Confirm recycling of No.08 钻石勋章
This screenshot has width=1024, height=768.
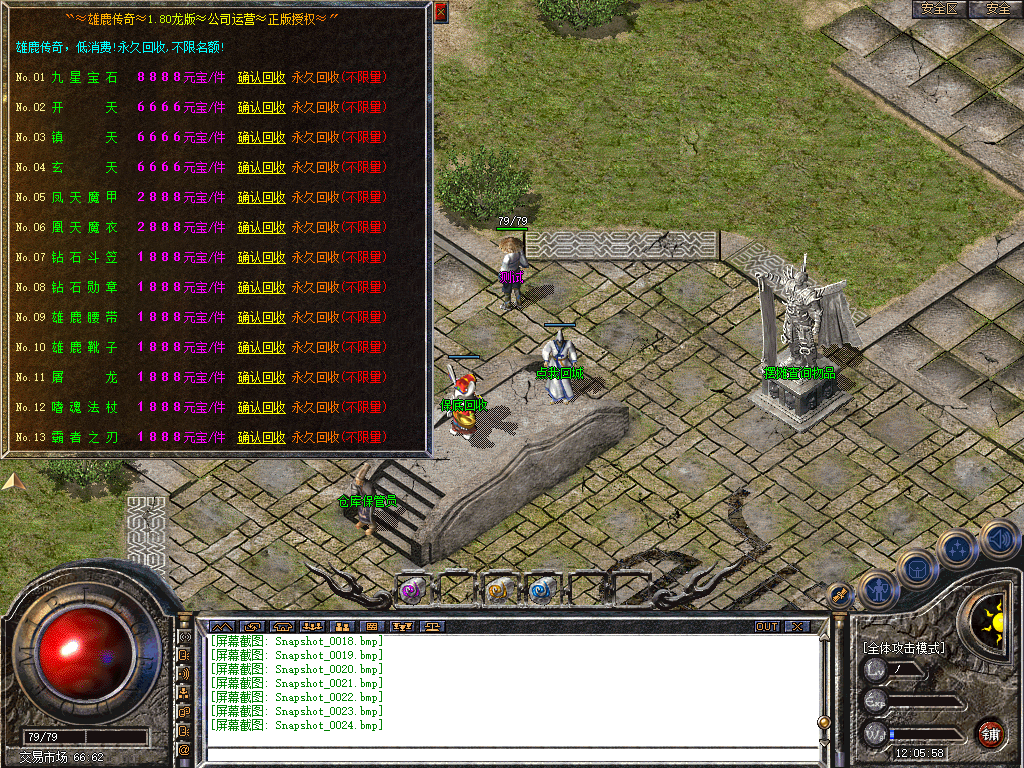coord(261,288)
